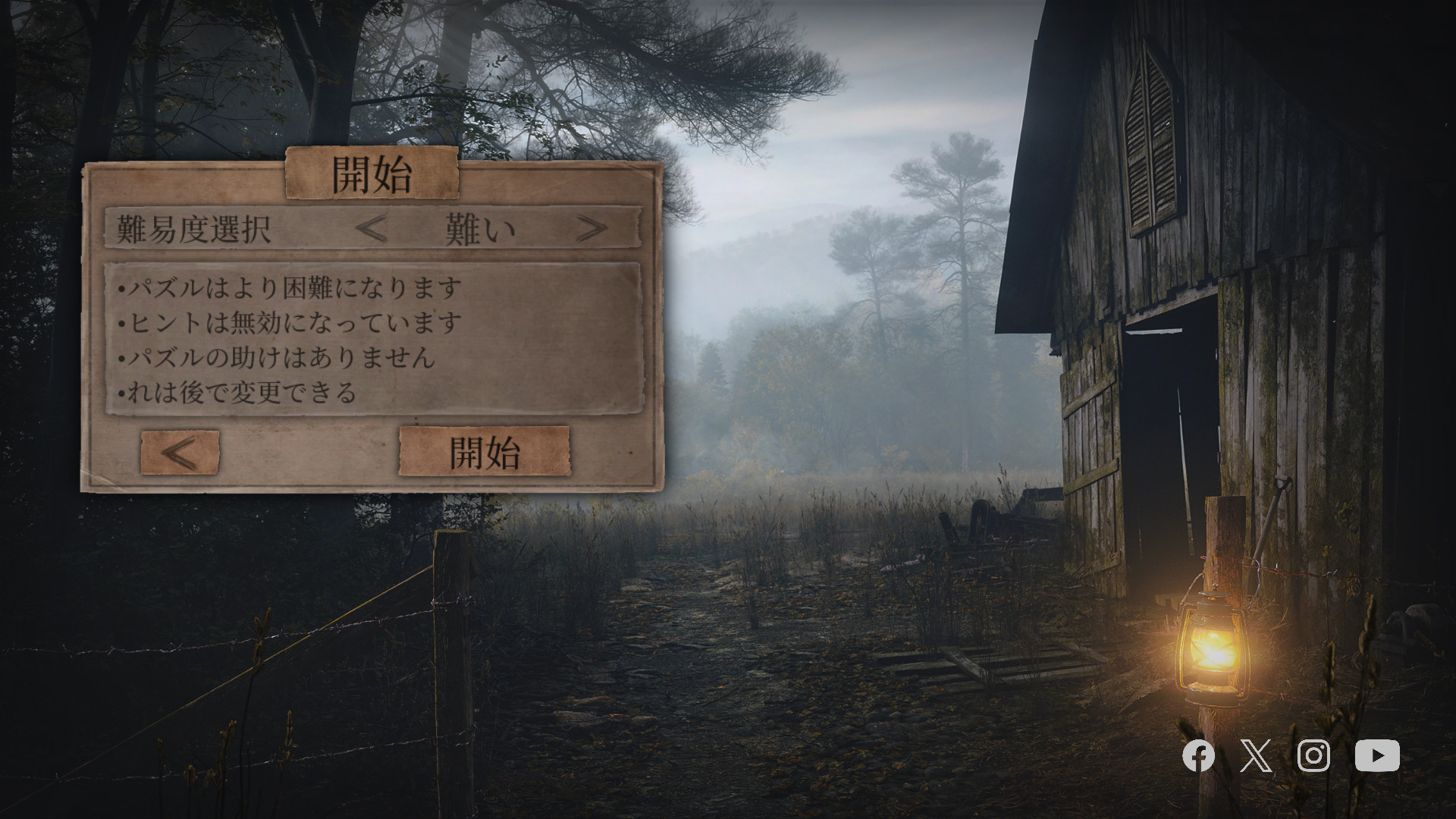
Task: Click the 開始 button to start the game
Action: click(484, 452)
